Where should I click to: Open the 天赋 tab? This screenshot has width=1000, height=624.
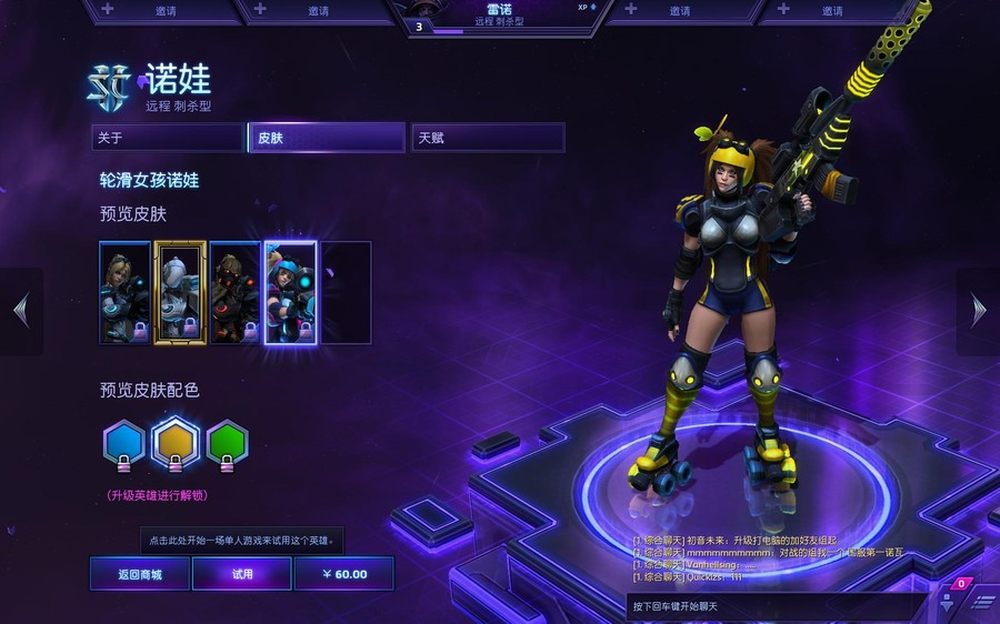point(487,138)
